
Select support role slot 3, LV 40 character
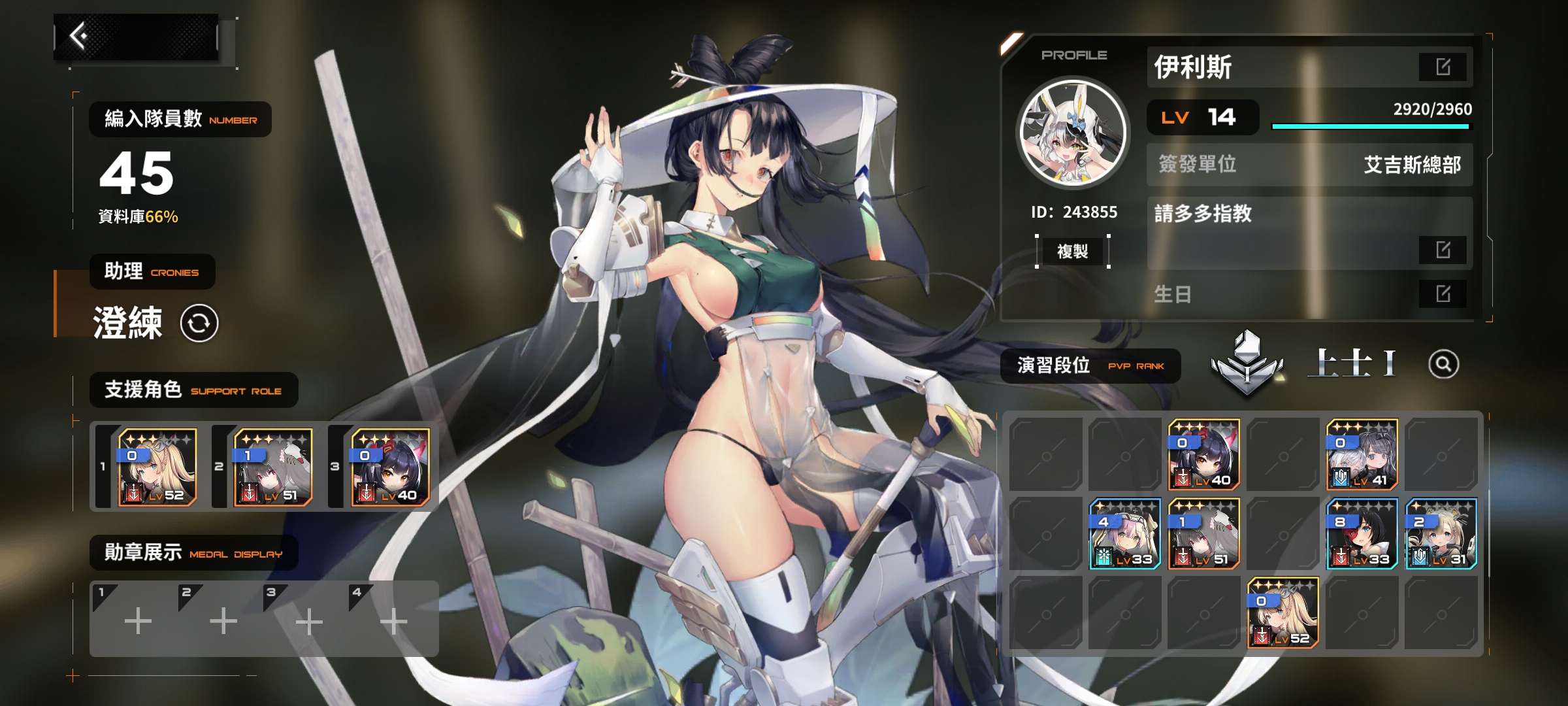click(390, 467)
